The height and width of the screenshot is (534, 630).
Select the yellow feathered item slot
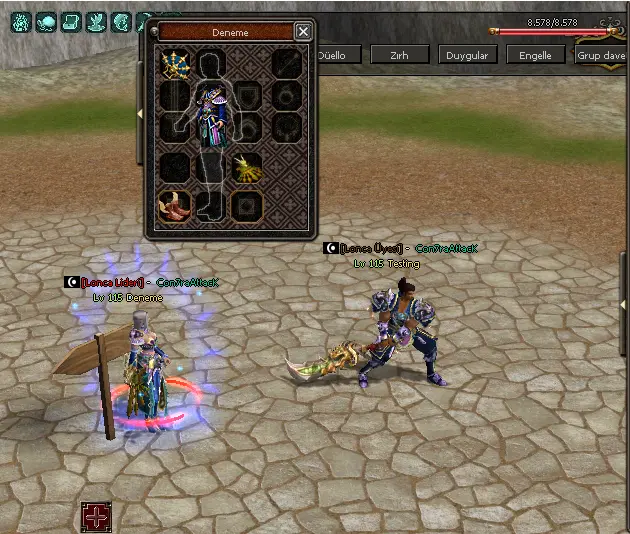click(x=246, y=168)
